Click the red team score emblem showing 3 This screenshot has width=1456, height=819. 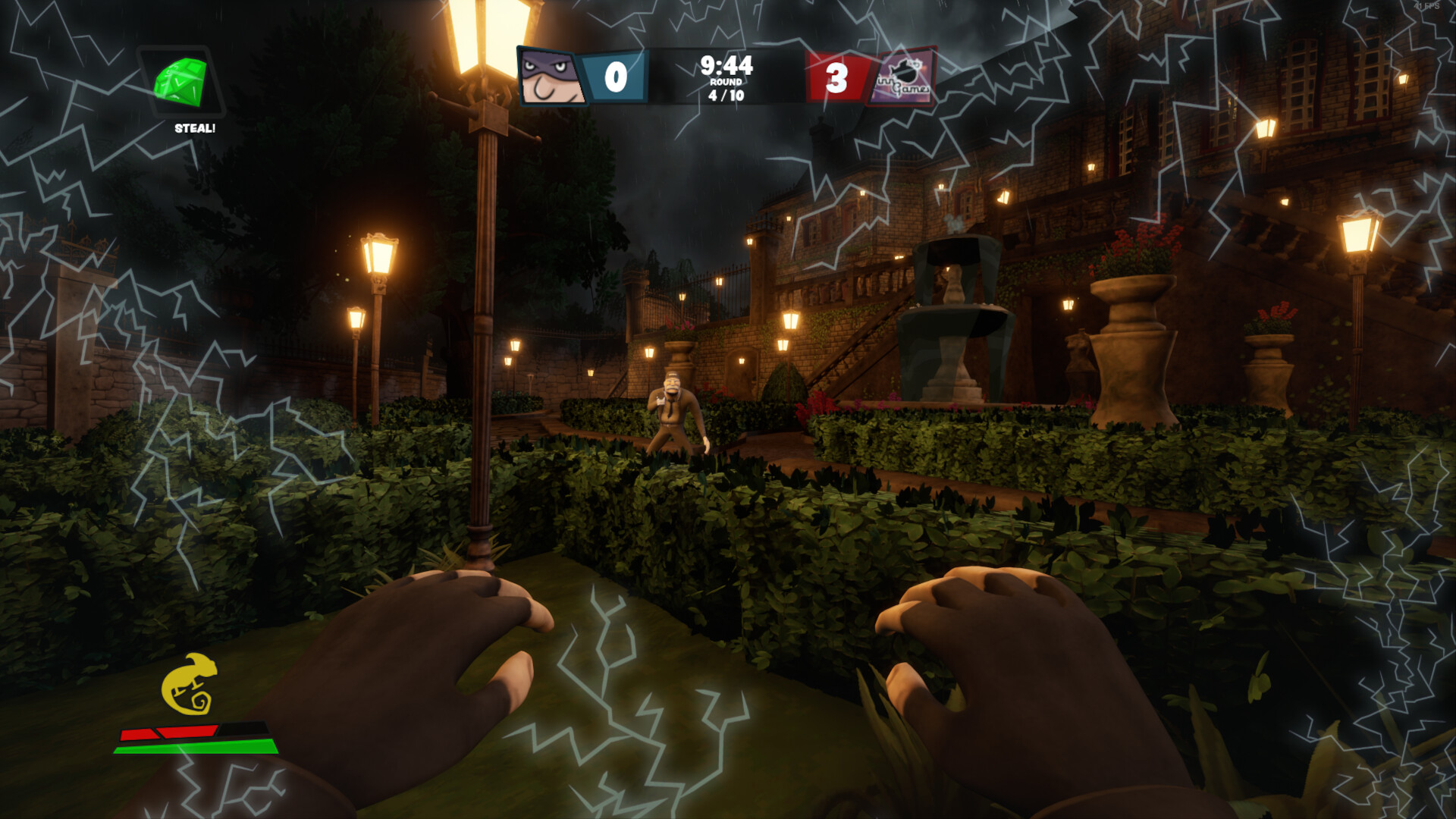838,76
